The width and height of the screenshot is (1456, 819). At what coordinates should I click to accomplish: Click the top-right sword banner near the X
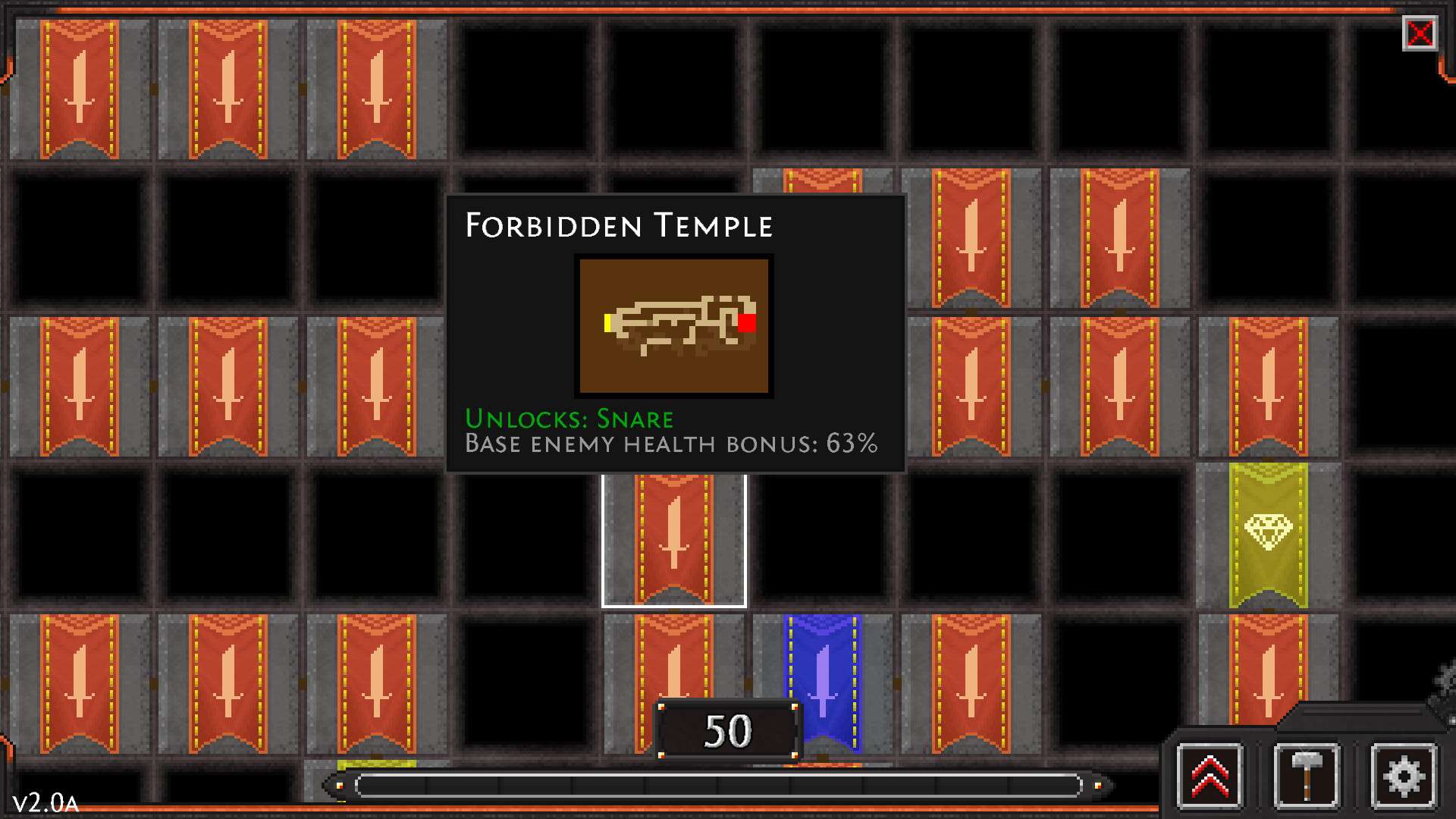[1119, 235]
